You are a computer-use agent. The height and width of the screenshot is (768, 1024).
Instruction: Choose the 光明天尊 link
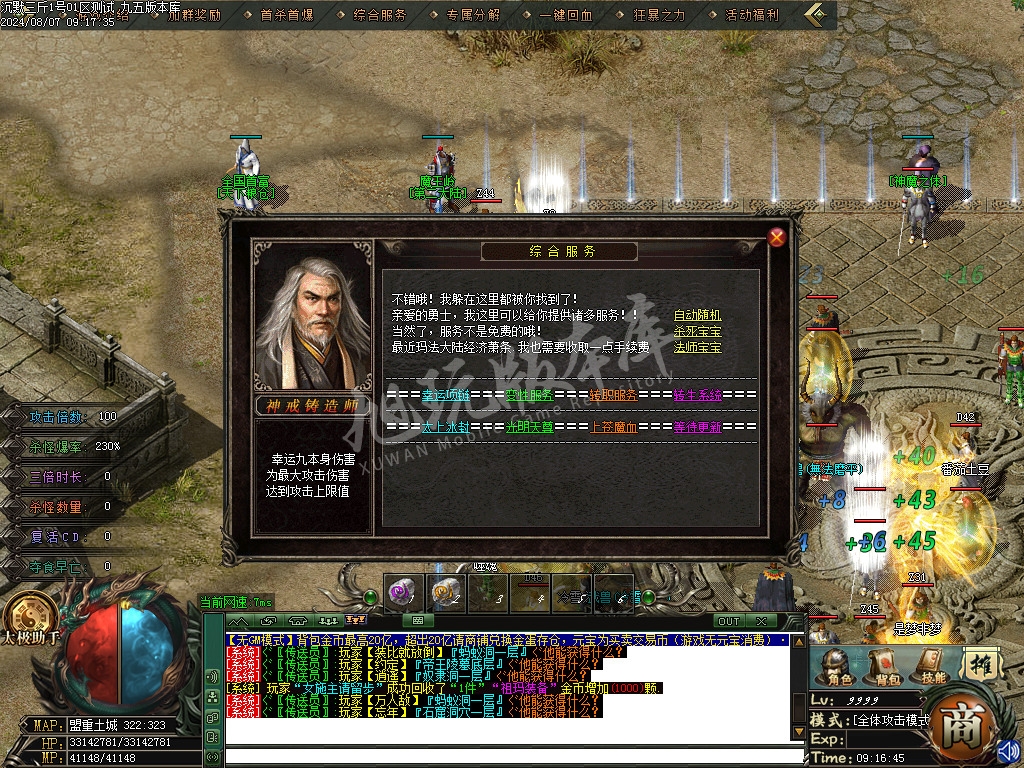click(x=529, y=427)
